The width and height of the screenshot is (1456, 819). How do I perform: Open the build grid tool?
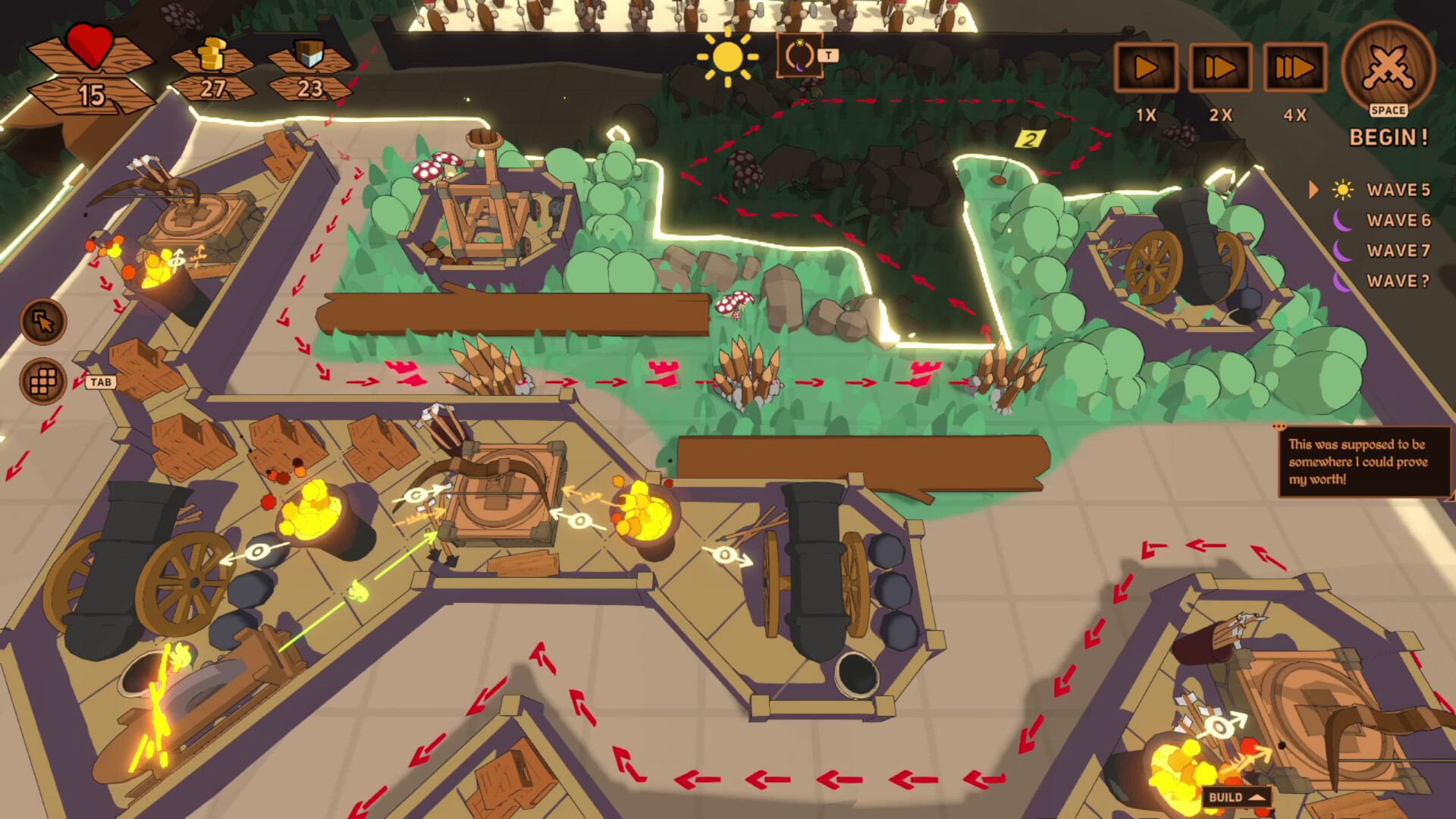(43, 382)
